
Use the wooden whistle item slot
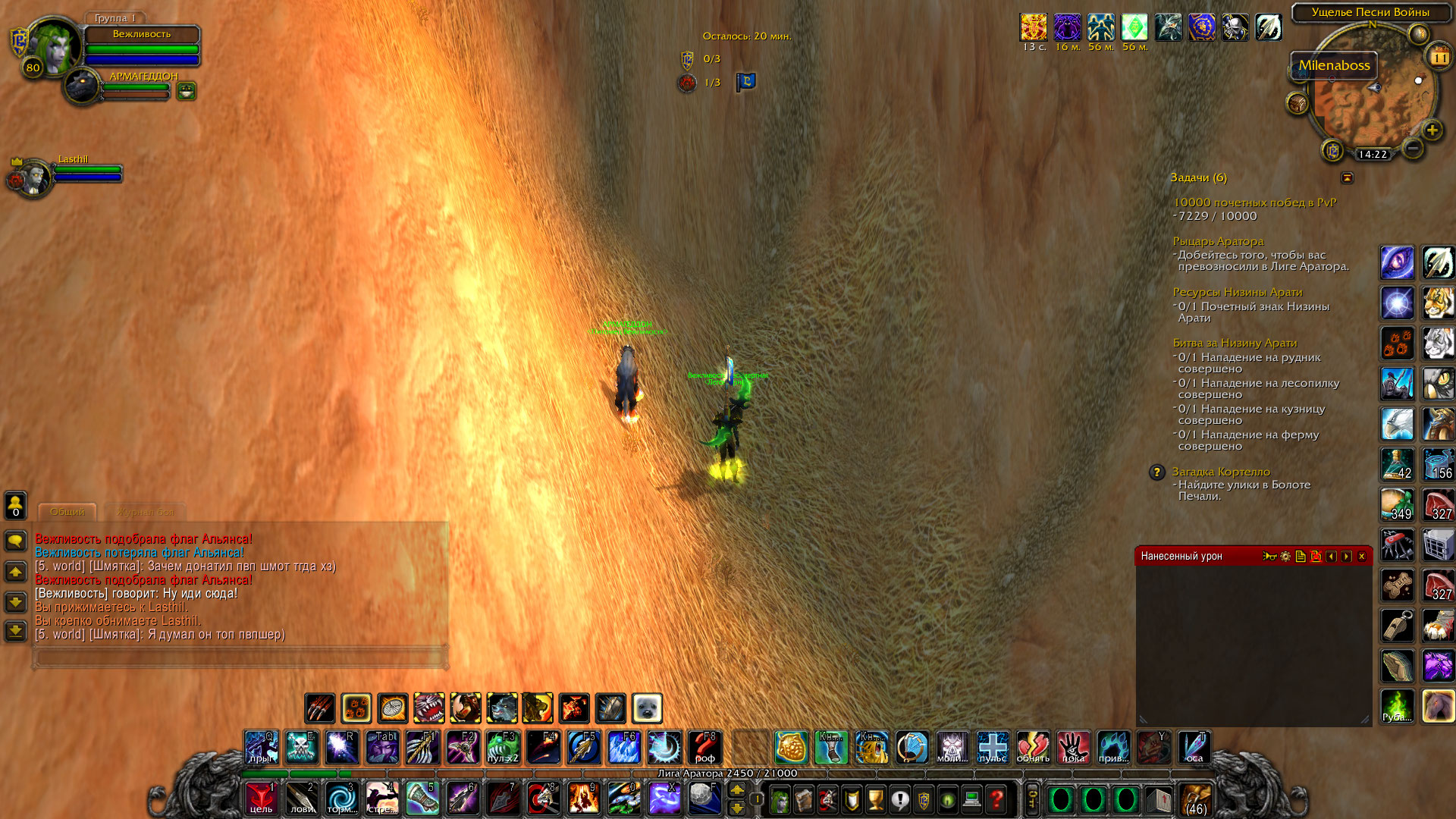pyautogui.click(x=1397, y=626)
